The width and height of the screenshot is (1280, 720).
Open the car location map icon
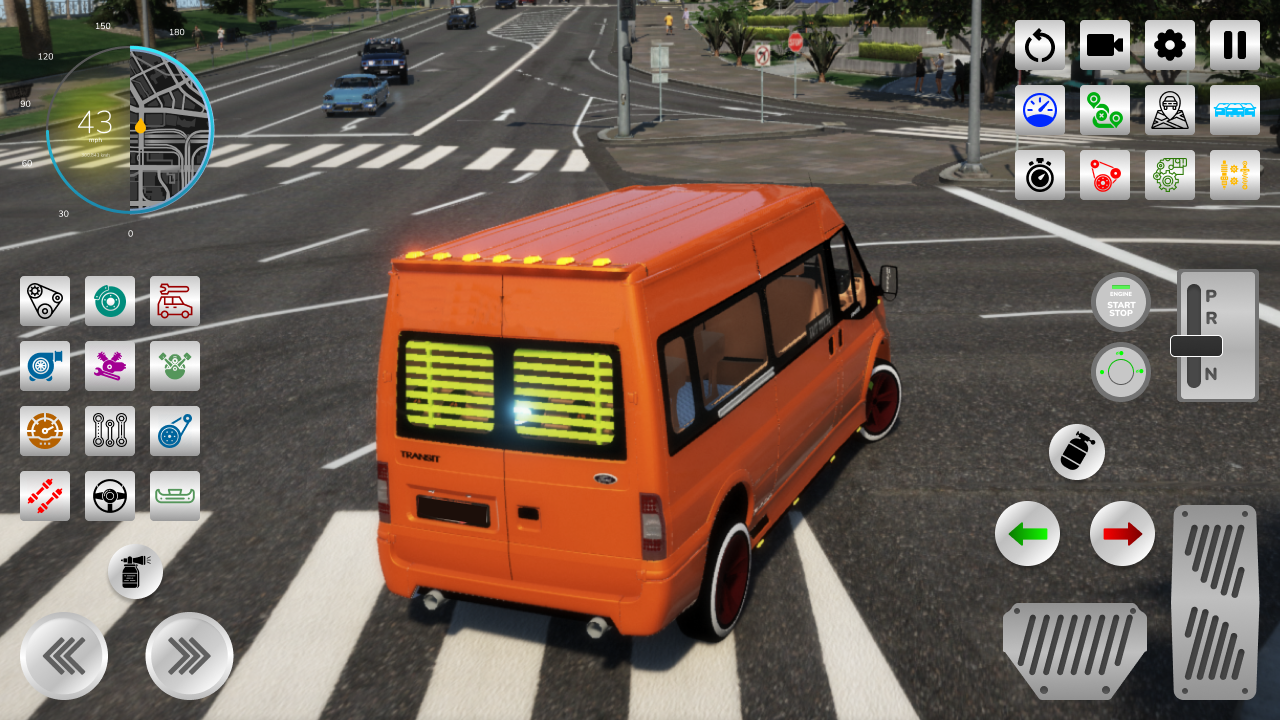[x=1170, y=110]
